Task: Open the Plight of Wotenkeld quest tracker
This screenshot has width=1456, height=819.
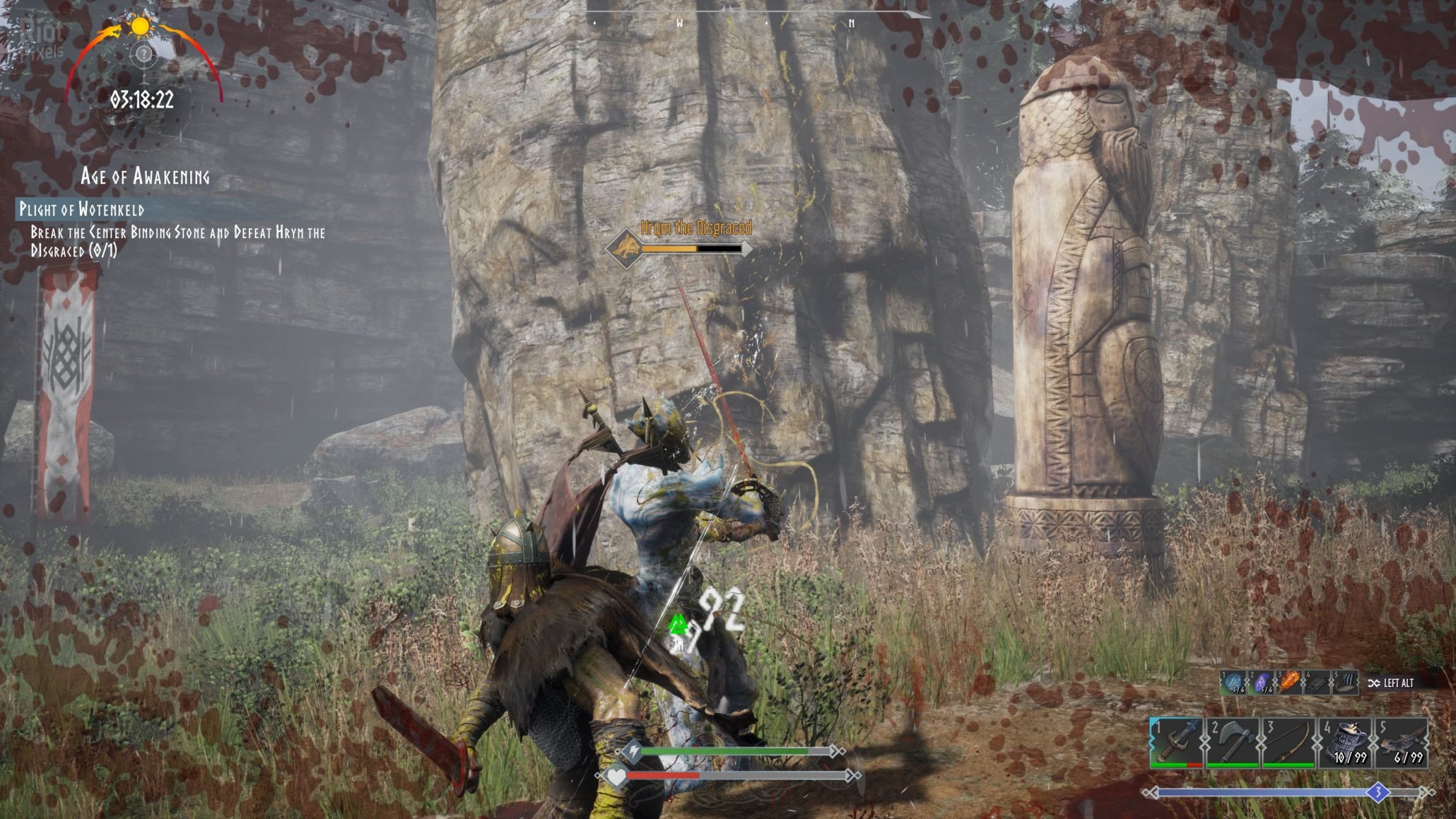Action: 82,209
